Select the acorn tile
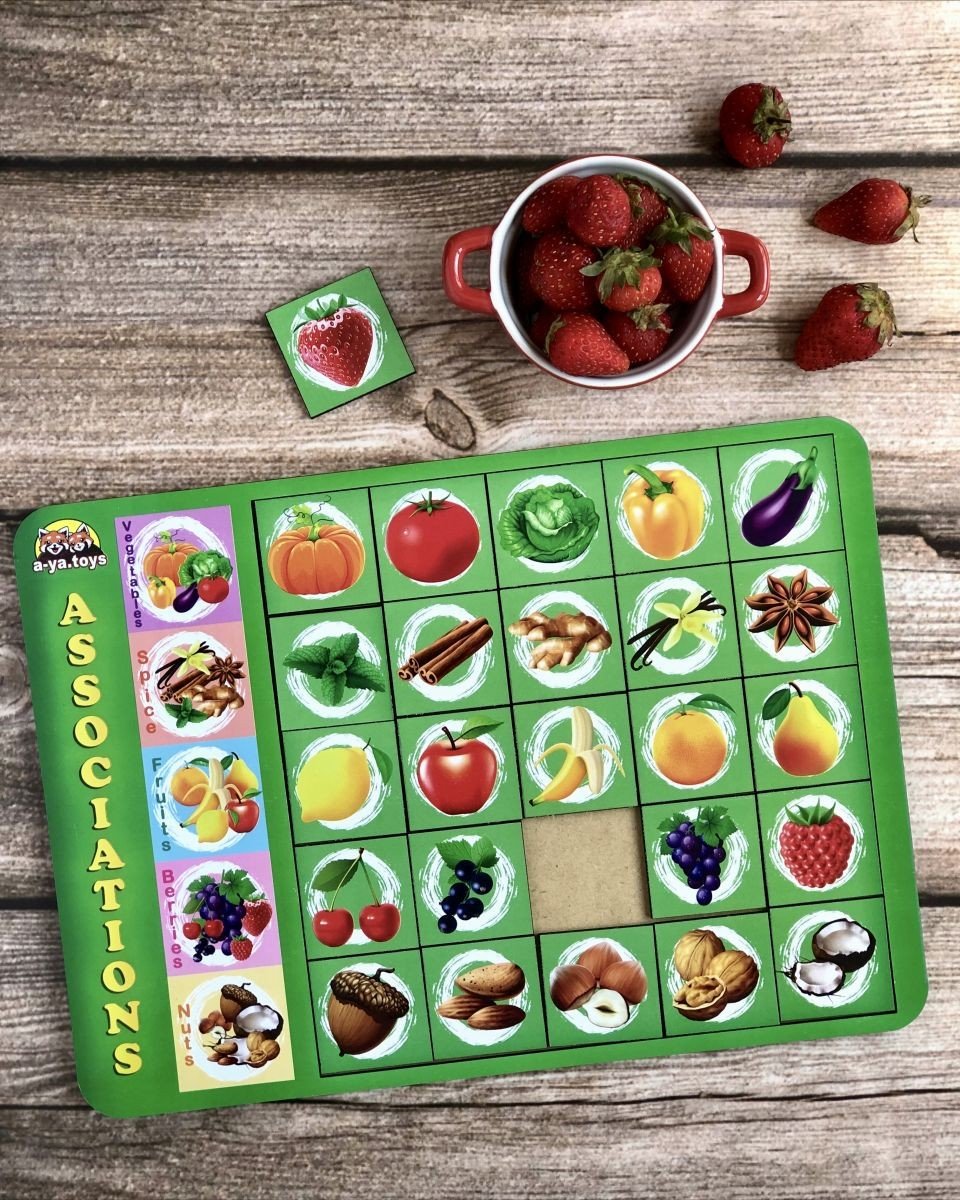This screenshot has height=1200, width=960. (367, 1011)
